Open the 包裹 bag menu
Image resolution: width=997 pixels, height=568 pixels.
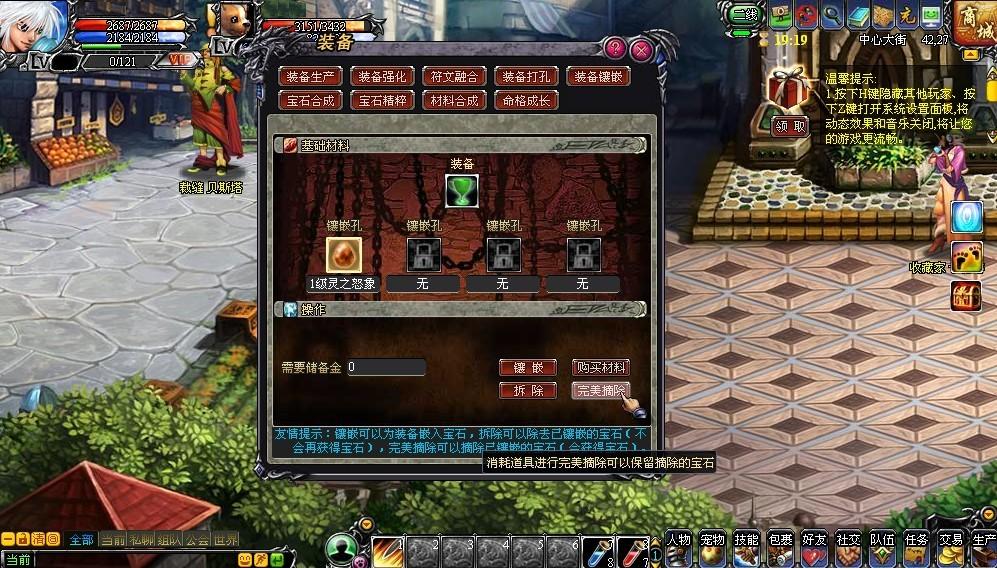pos(781,547)
